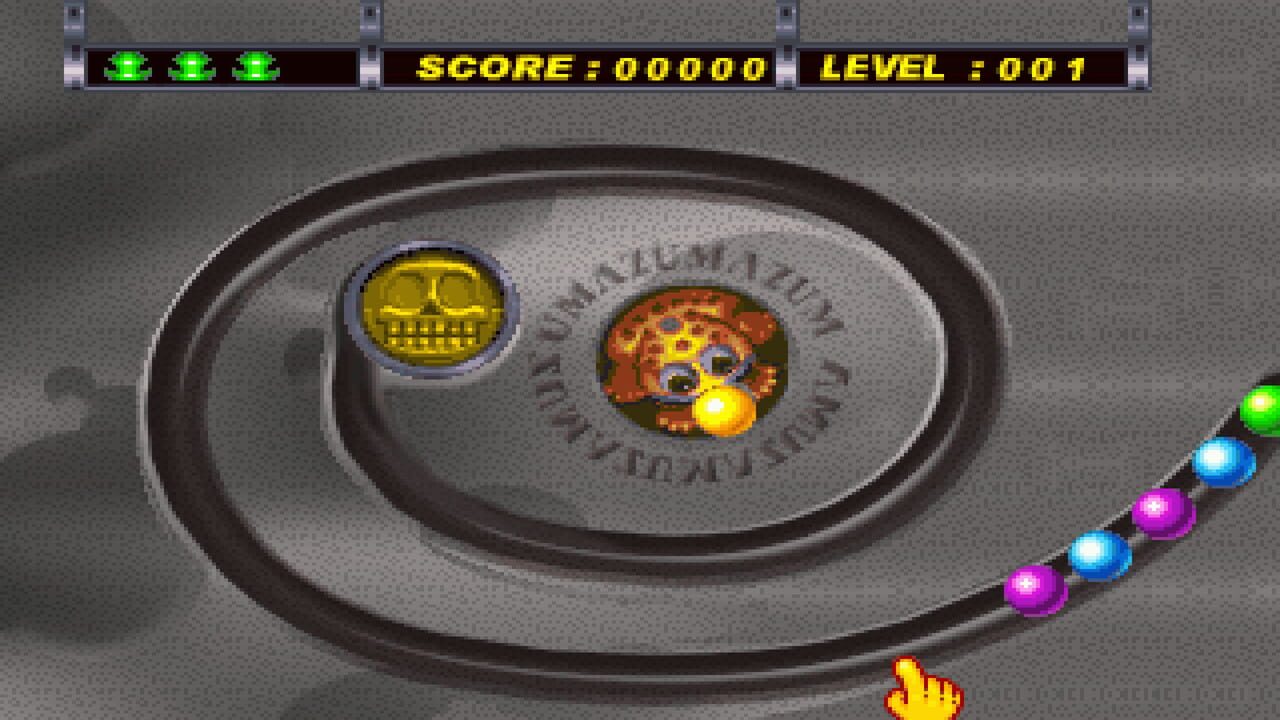Click the level number 001
Viewport: 1280px width, 720px height.
pyautogui.click(x=1040, y=66)
